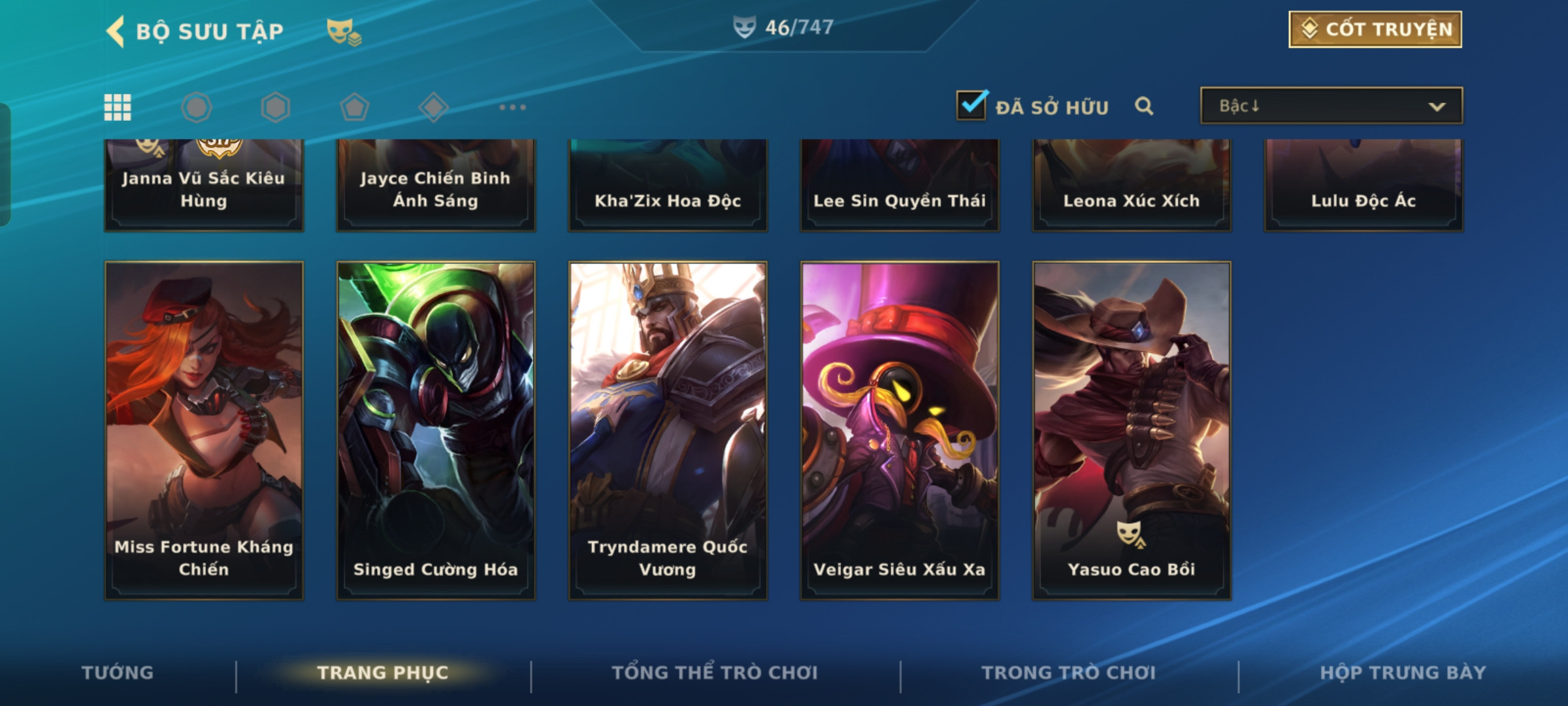
Task: Expand the Bậc sort dropdown
Action: (1331, 106)
